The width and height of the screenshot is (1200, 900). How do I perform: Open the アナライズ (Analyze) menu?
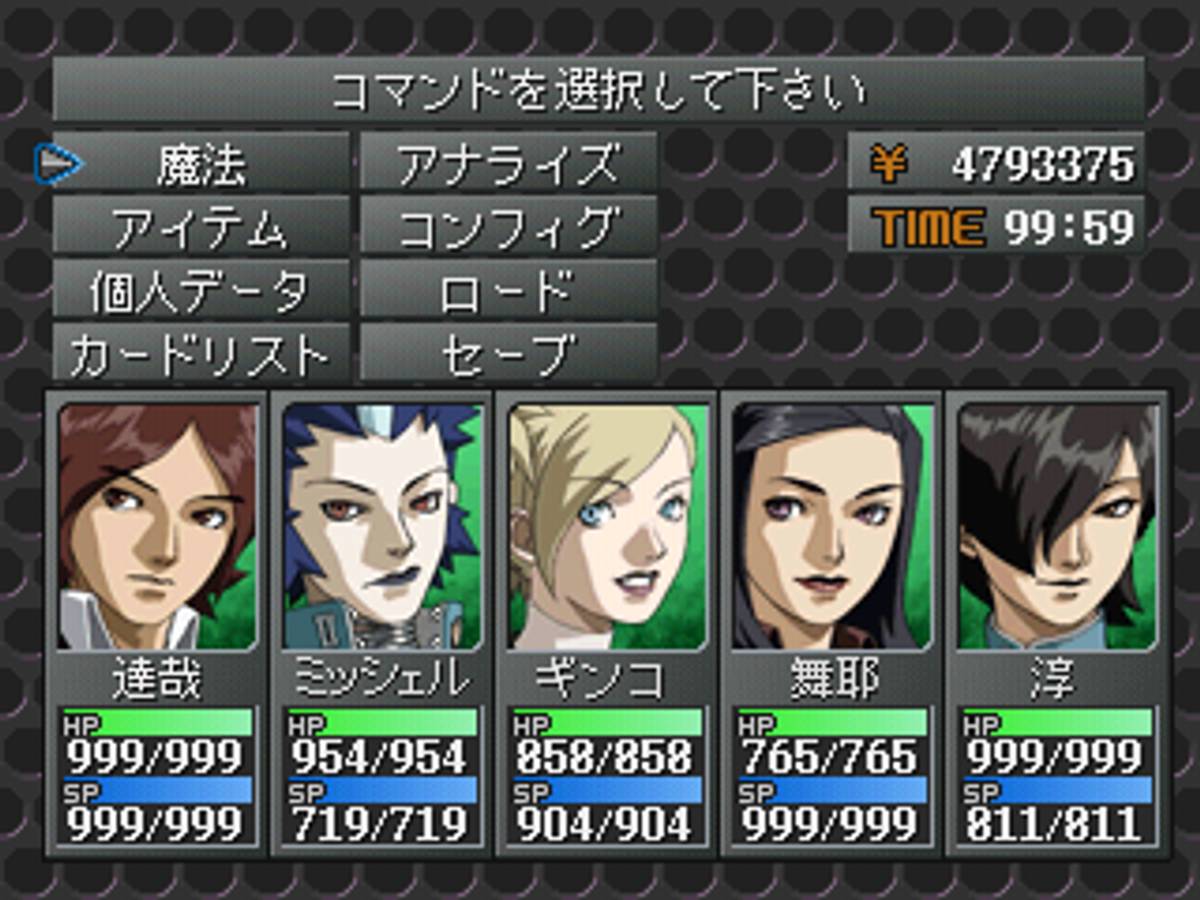(x=508, y=165)
